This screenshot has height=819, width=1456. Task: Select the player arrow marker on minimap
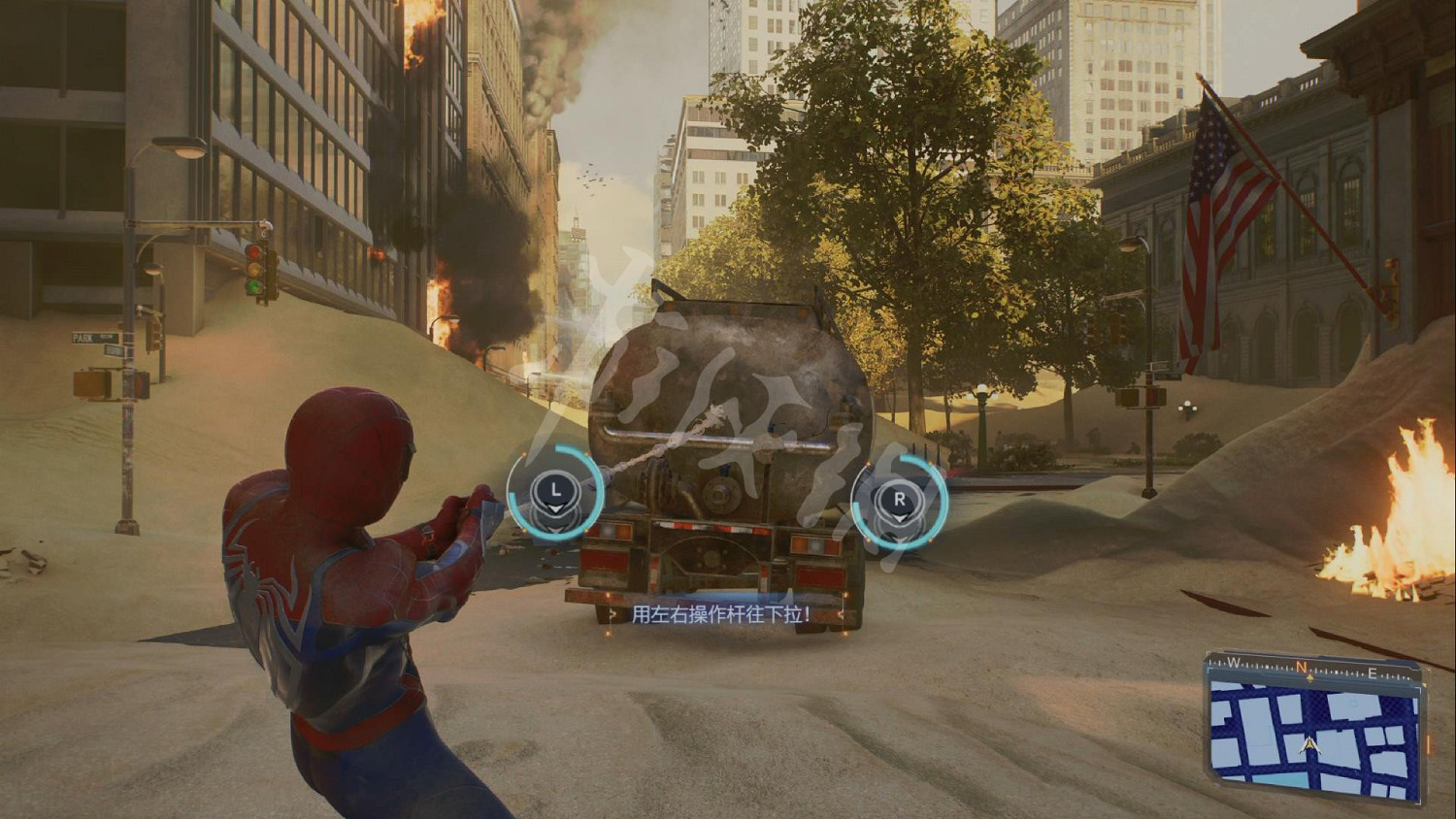pos(1311,745)
